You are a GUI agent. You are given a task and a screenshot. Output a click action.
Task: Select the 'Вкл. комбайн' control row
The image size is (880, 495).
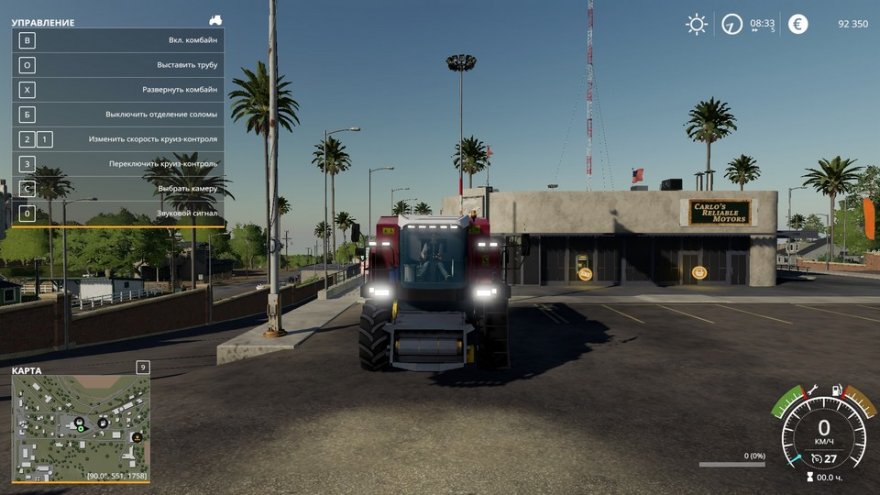(118, 41)
